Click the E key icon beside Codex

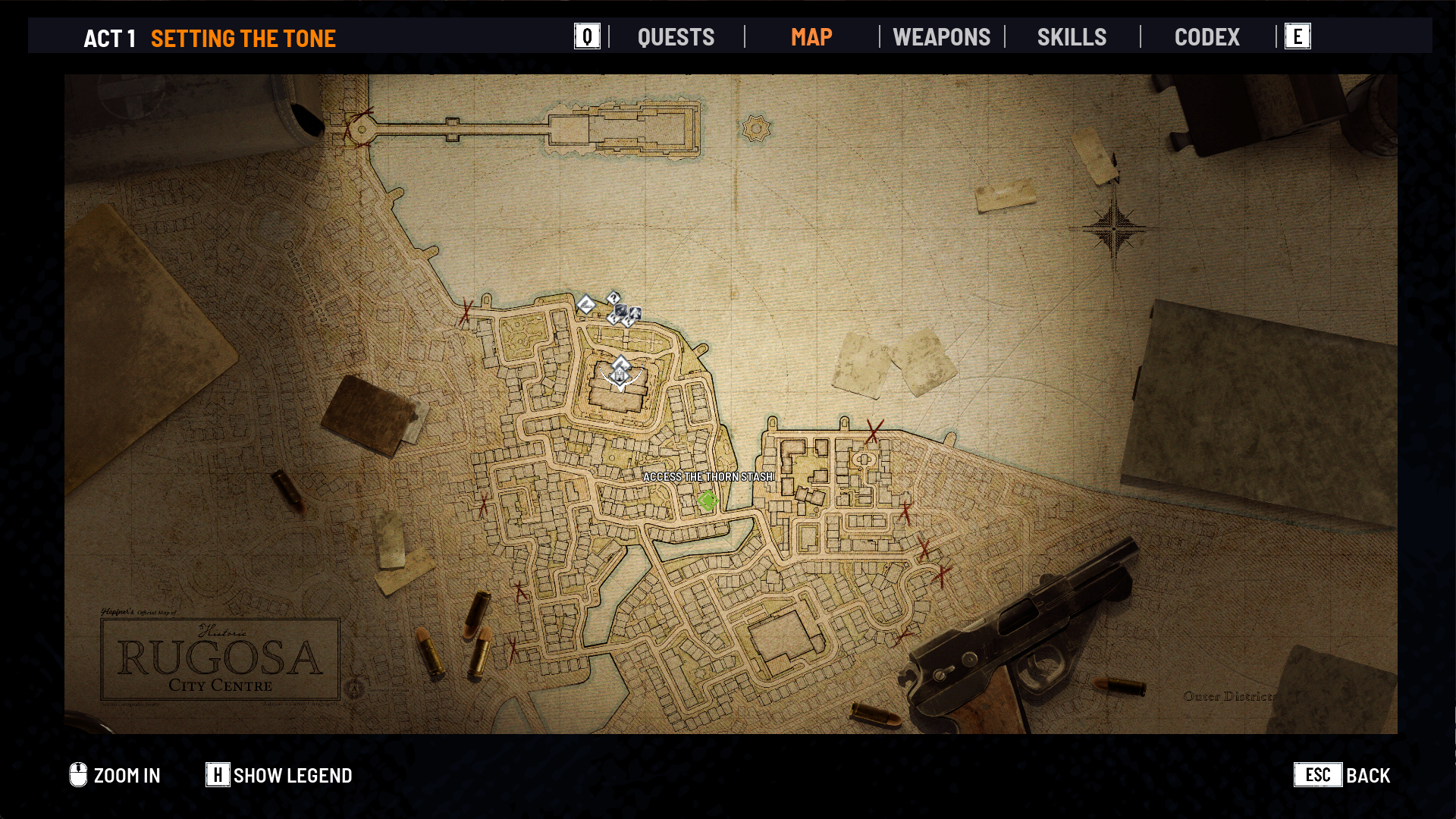pyautogui.click(x=1298, y=36)
